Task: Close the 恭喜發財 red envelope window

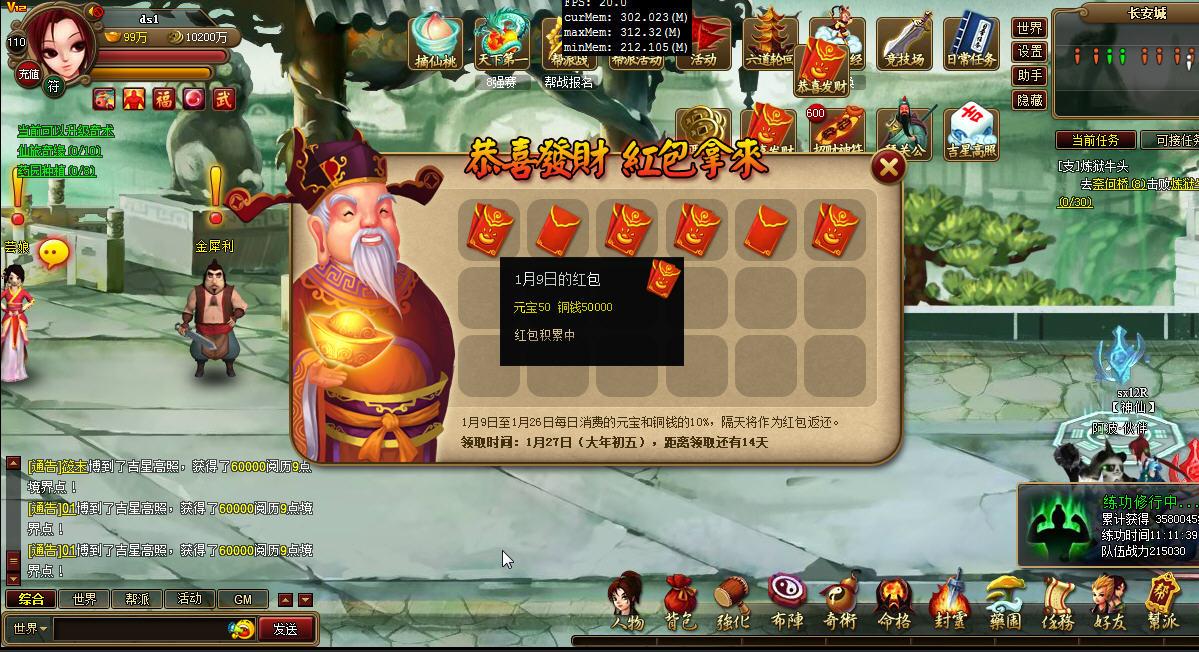Action: (x=887, y=167)
